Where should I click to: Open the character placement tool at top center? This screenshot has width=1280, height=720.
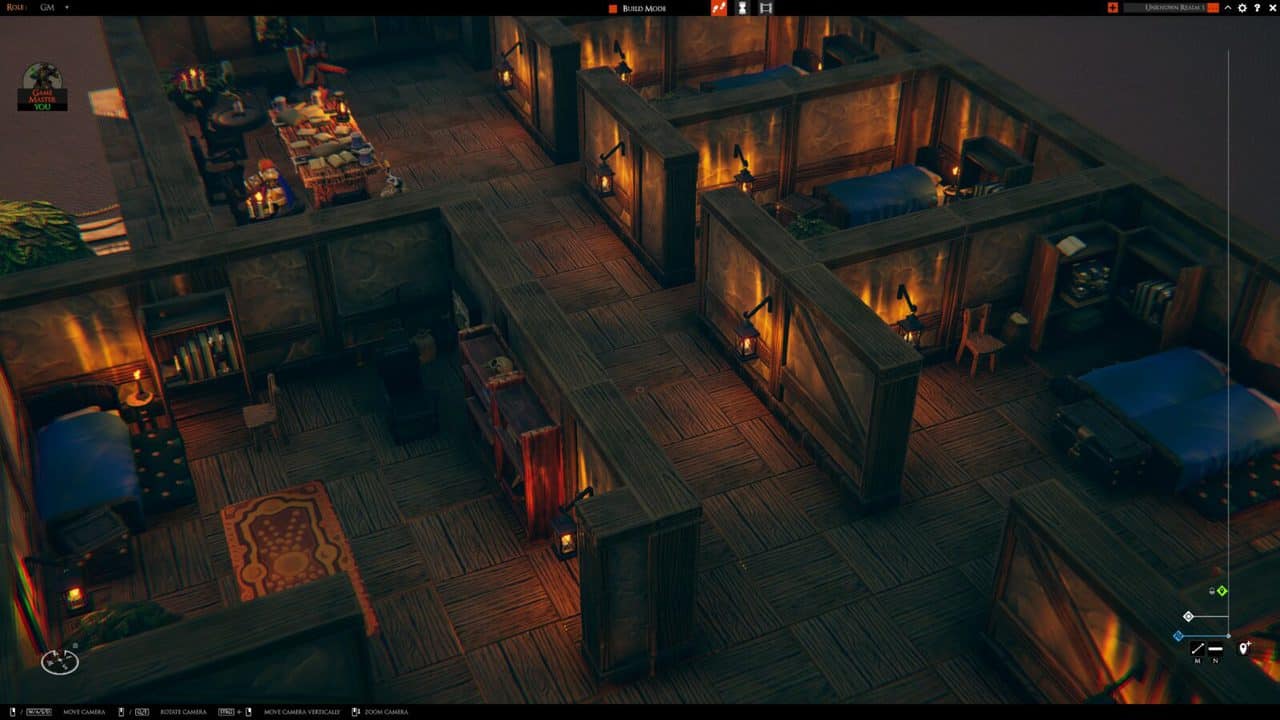coord(742,10)
